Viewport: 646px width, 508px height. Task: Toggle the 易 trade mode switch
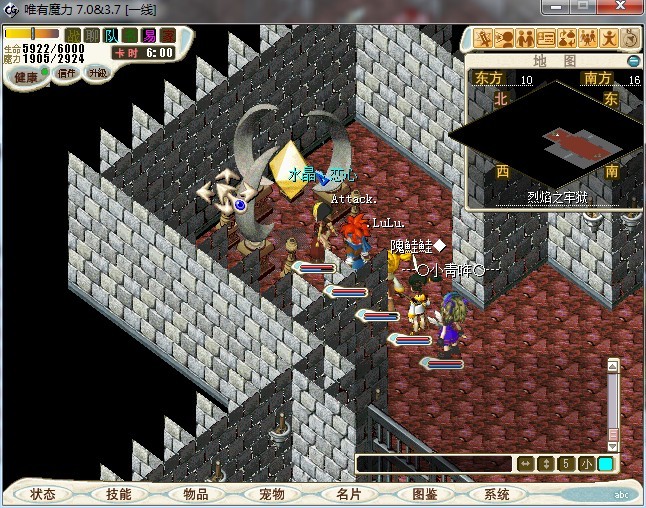pyautogui.click(x=149, y=36)
